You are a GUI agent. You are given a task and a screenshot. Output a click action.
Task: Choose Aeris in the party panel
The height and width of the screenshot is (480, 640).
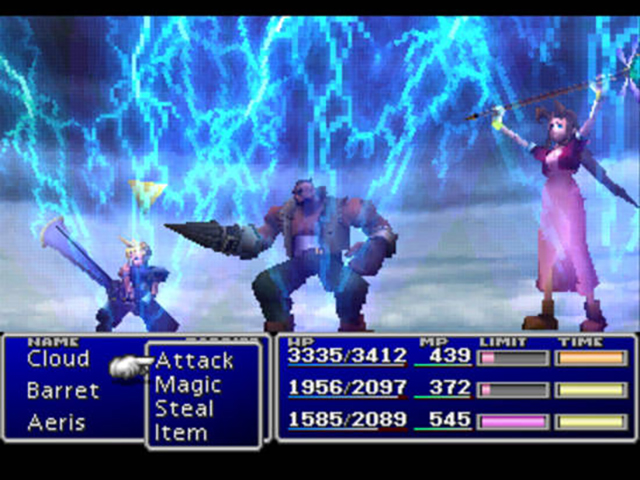click(x=57, y=421)
